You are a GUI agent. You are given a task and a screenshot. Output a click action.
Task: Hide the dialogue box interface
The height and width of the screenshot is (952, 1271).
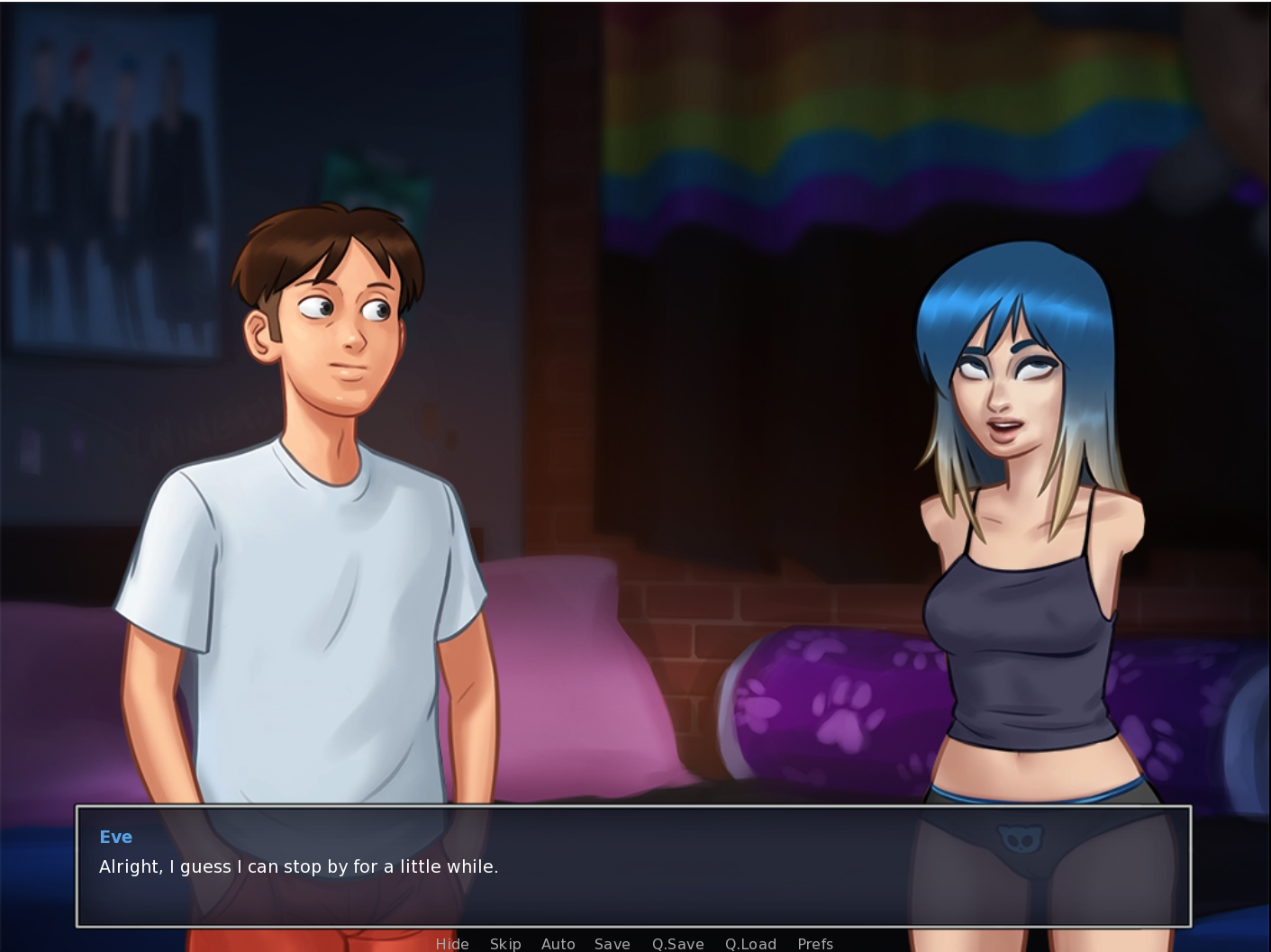pyautogui.click(x=452, y=943)
